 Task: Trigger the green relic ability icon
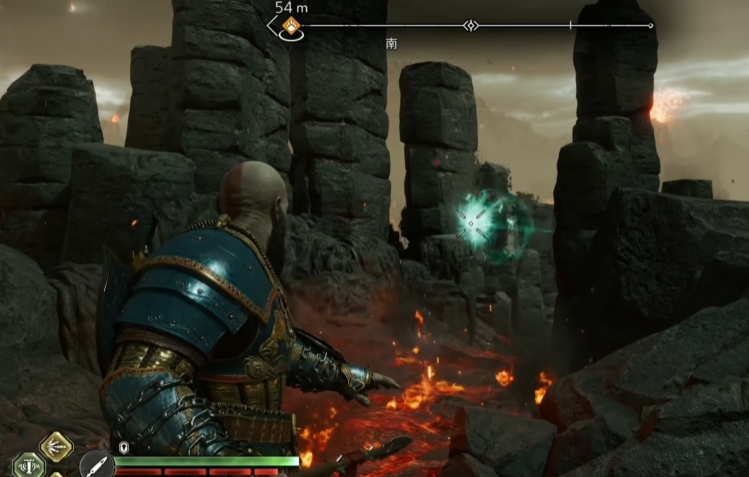tap(28, 465)
